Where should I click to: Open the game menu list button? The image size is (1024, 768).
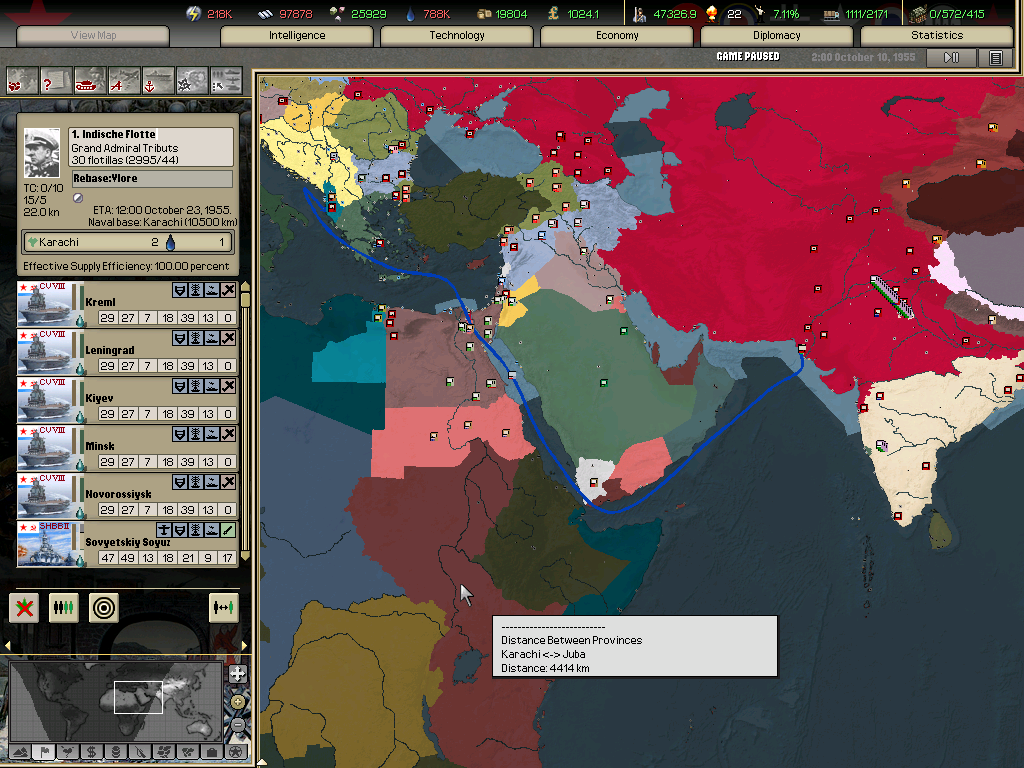[x=995, y=57]
